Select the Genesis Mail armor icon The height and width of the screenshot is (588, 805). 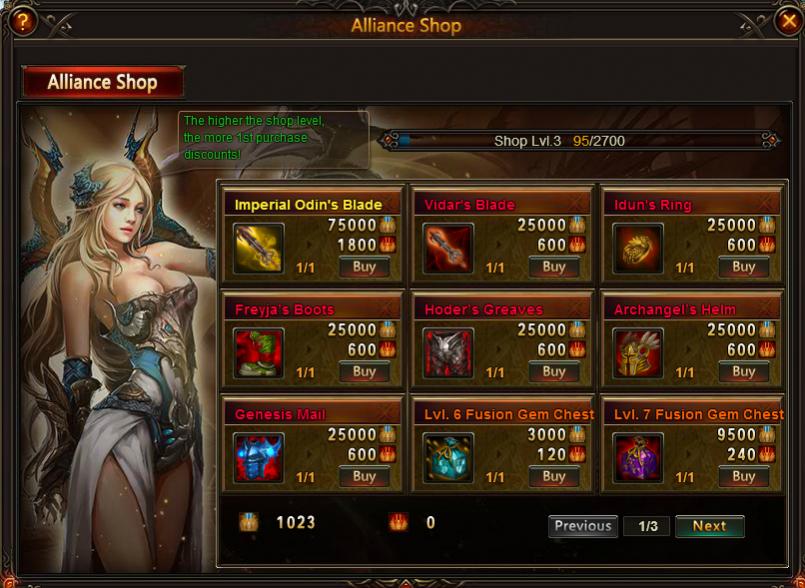pos(259,458)
